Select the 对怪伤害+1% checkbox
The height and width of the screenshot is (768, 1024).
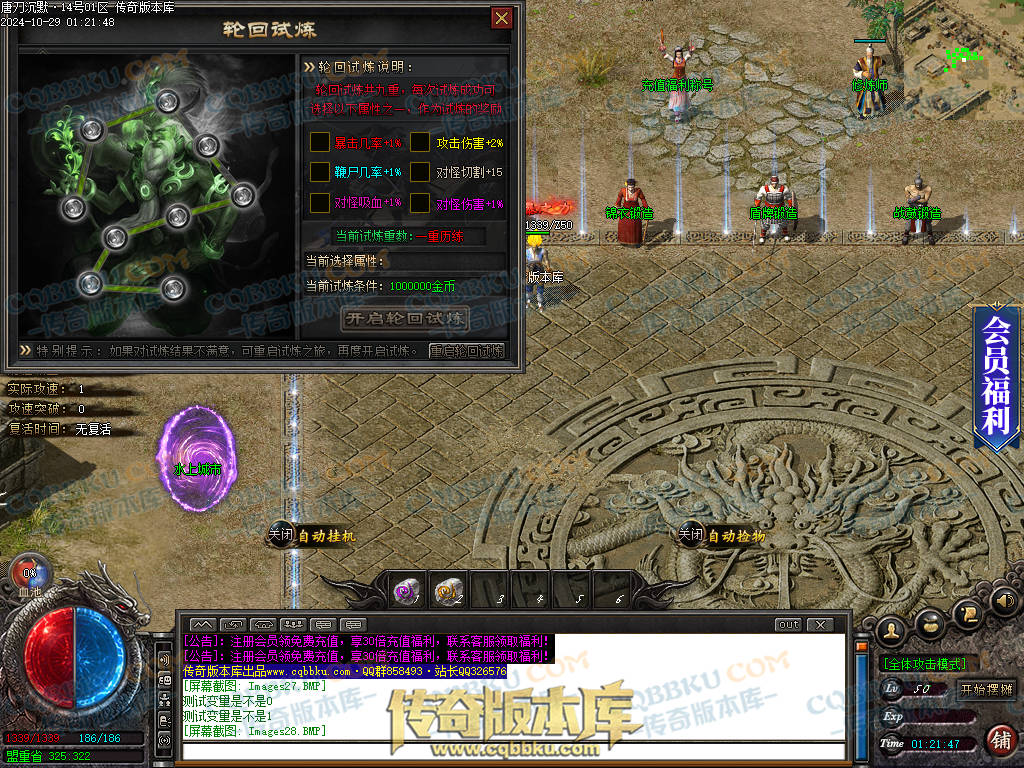[420, 203]
